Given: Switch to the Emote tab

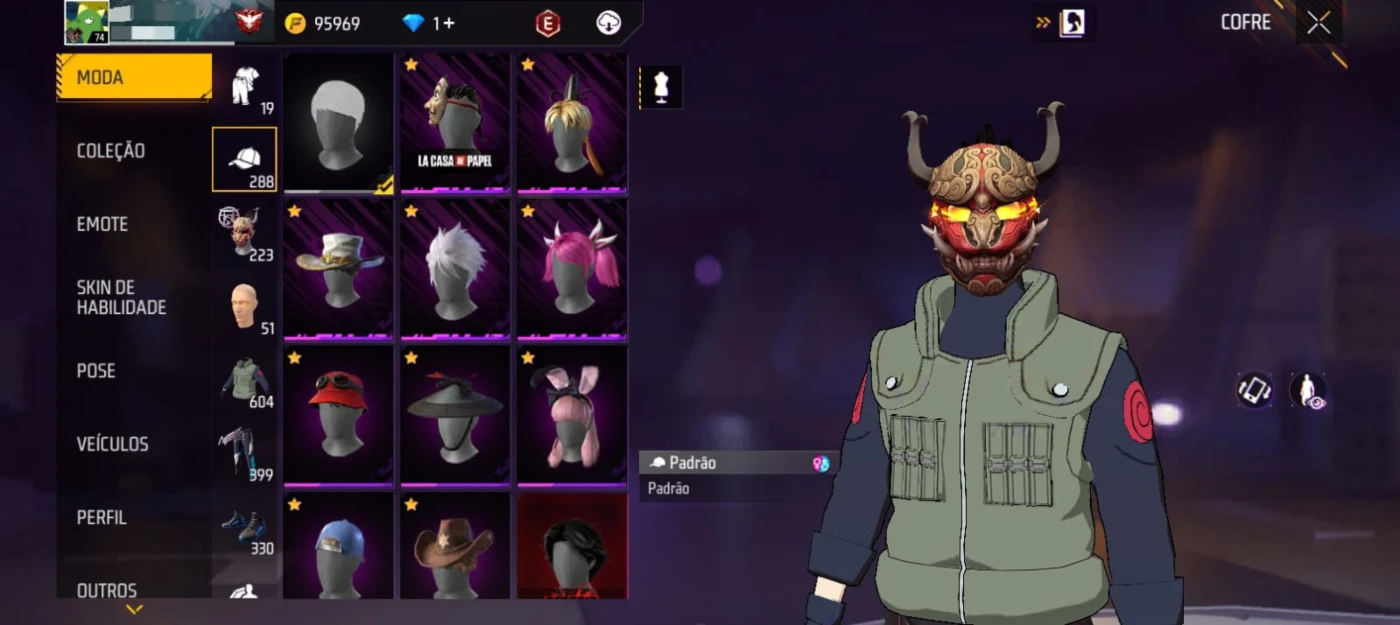Looking at the screenshot, I should [102, 224].
